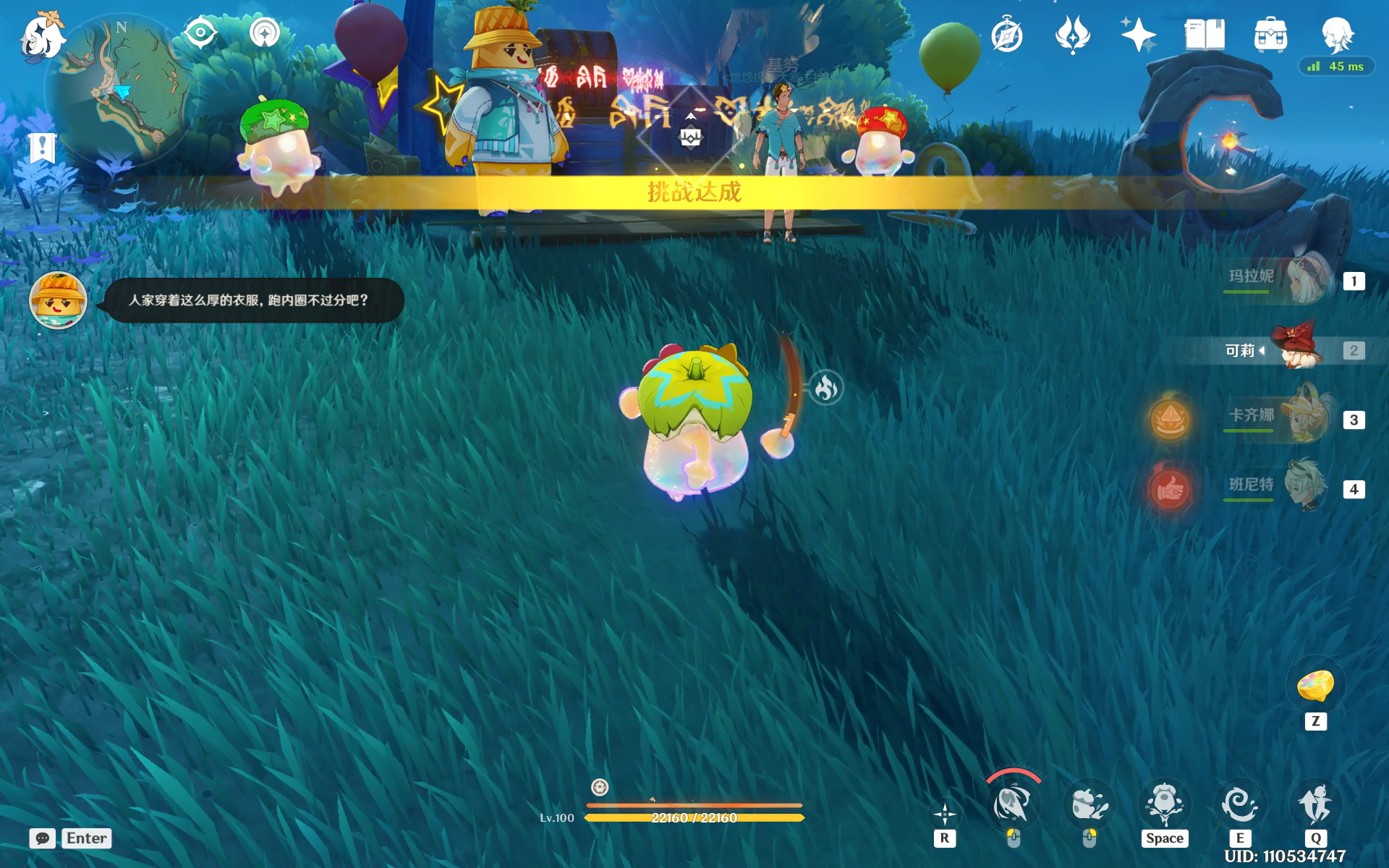The image size is (1389, 868).
Task: Open the compass icon in the top bar
Action: [x=1007, y=35]
